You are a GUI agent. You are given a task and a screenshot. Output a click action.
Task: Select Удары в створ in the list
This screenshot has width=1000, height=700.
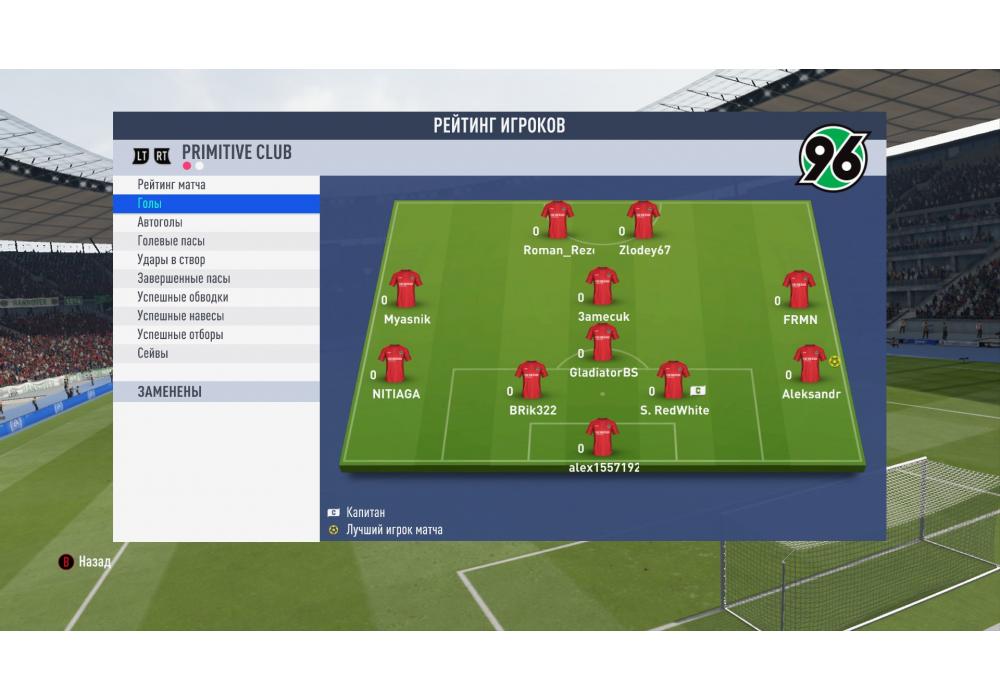[x=216, y=260]
